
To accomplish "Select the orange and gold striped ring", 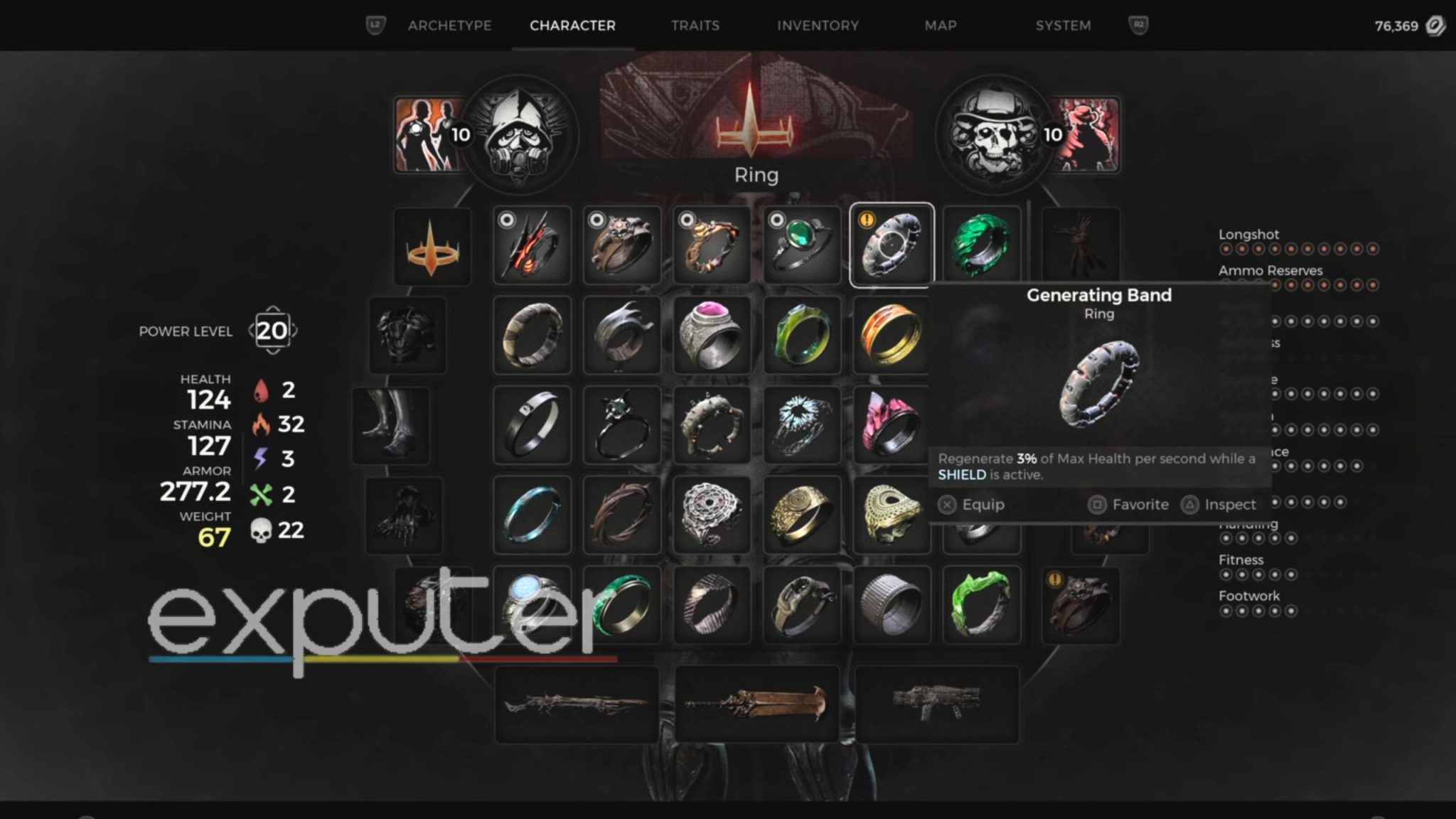I will coord(892,335).
